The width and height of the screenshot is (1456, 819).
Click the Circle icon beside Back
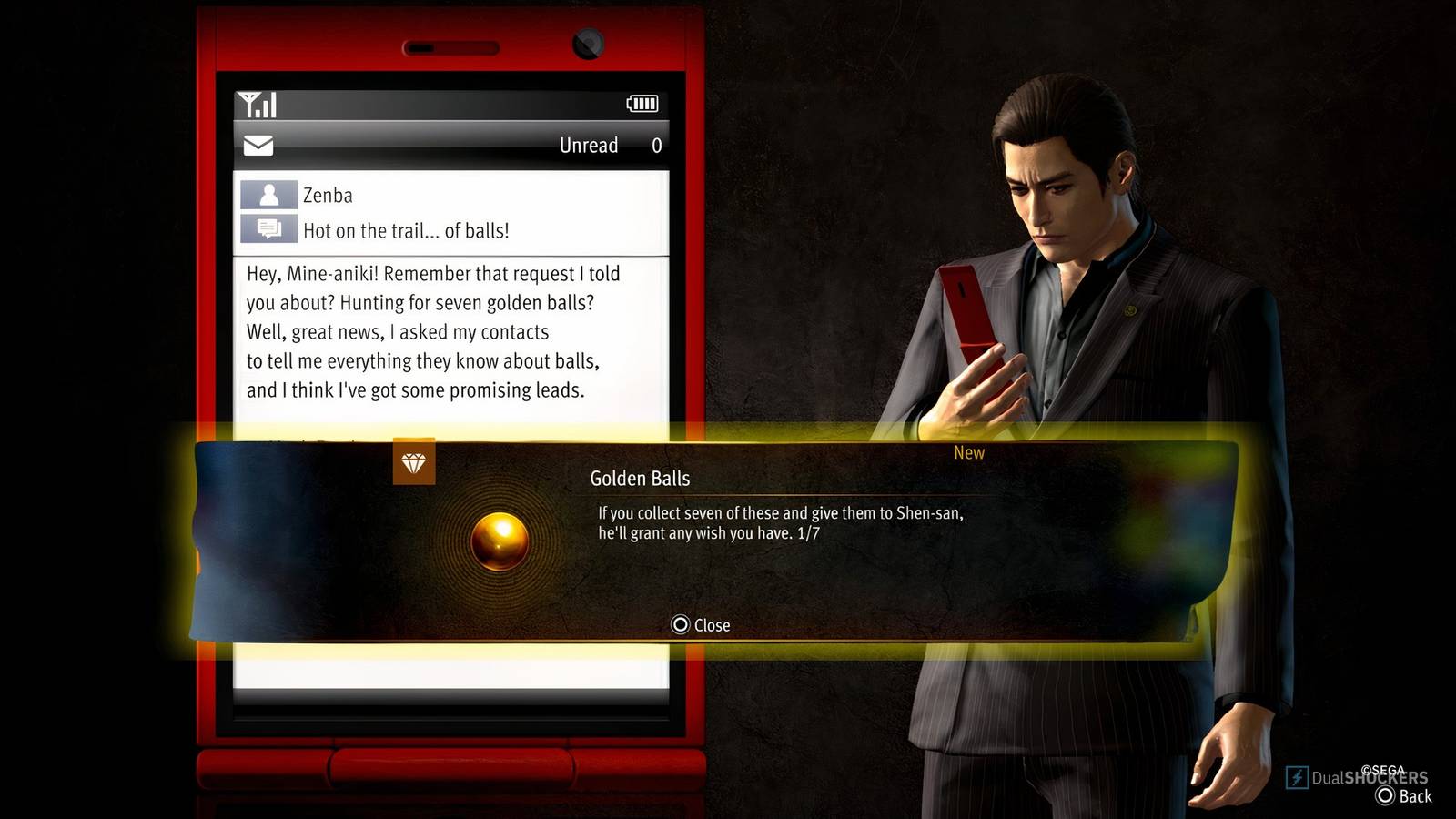(1387, 796)
